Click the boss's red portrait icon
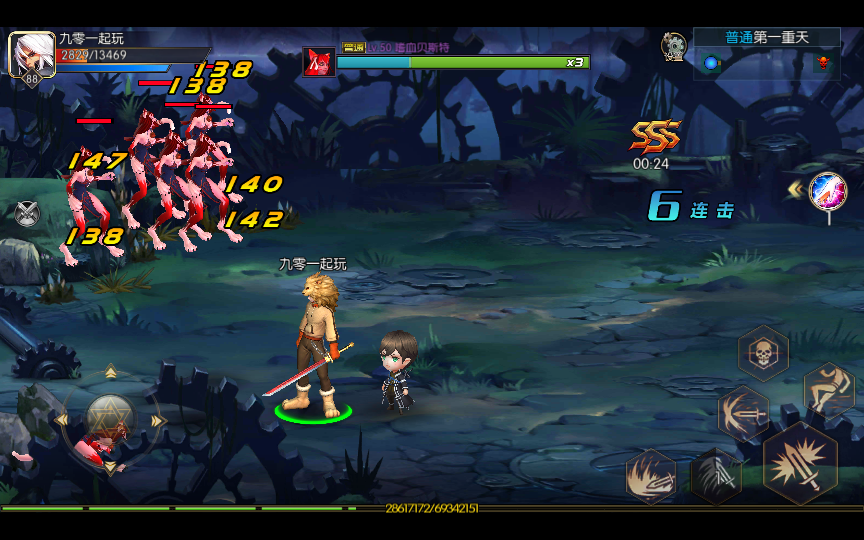The height and width of the screenshot is (540, 864). (318, 62)
